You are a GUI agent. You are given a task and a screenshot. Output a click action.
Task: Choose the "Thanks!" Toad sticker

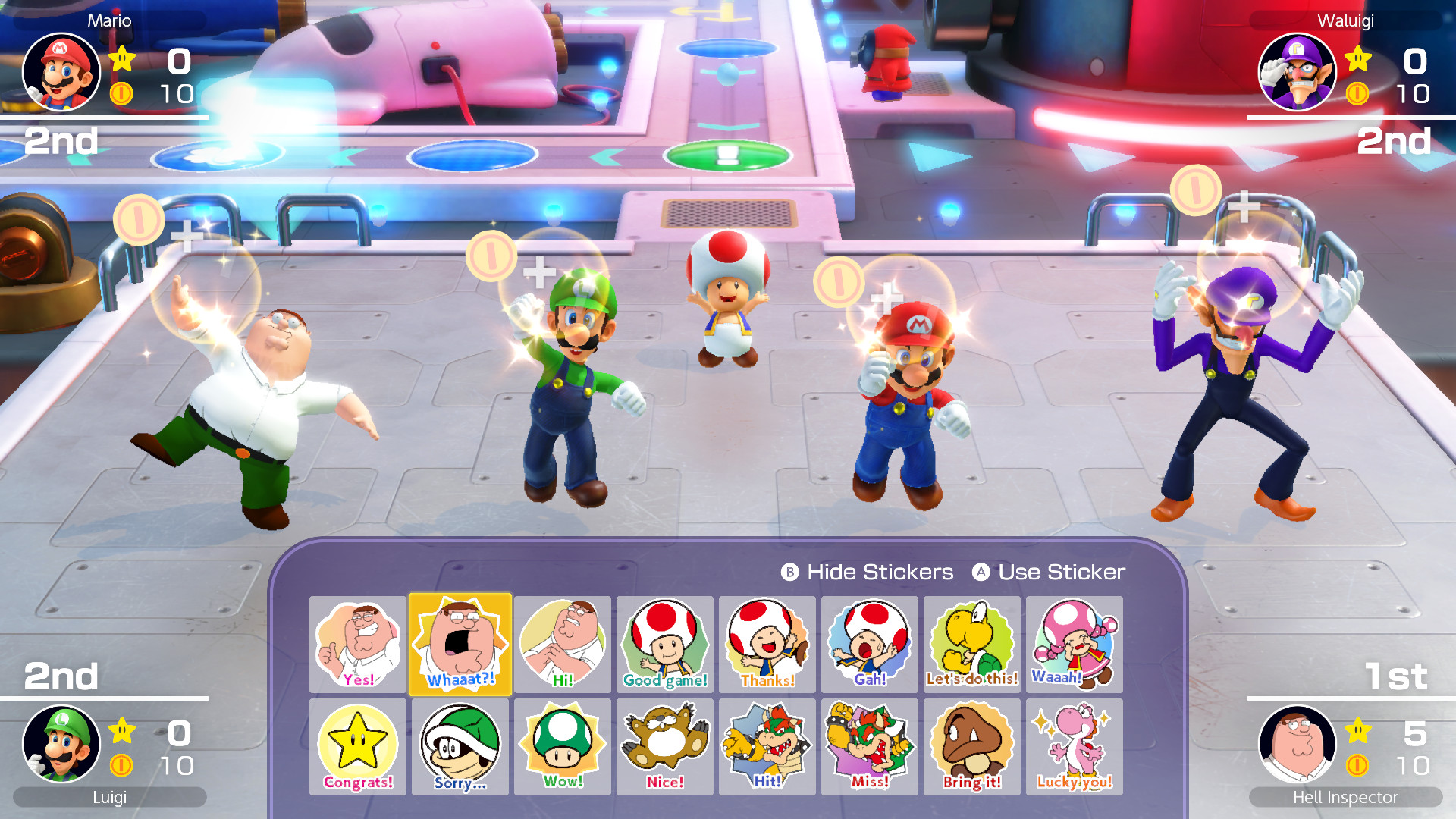pos(767,644)
